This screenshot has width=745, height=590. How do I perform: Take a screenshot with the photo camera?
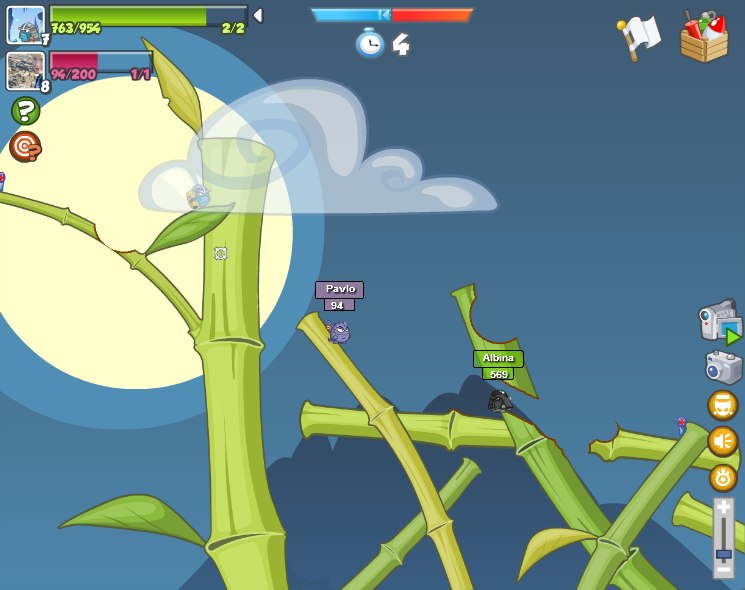(x=723, y=367)
